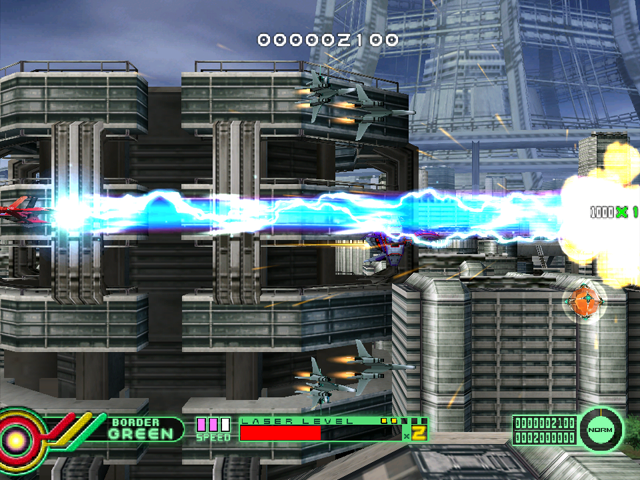Click the circular NORM gauge icon
Image resolution: width=640 pixels, height=480 pixels.
point(600,429)
